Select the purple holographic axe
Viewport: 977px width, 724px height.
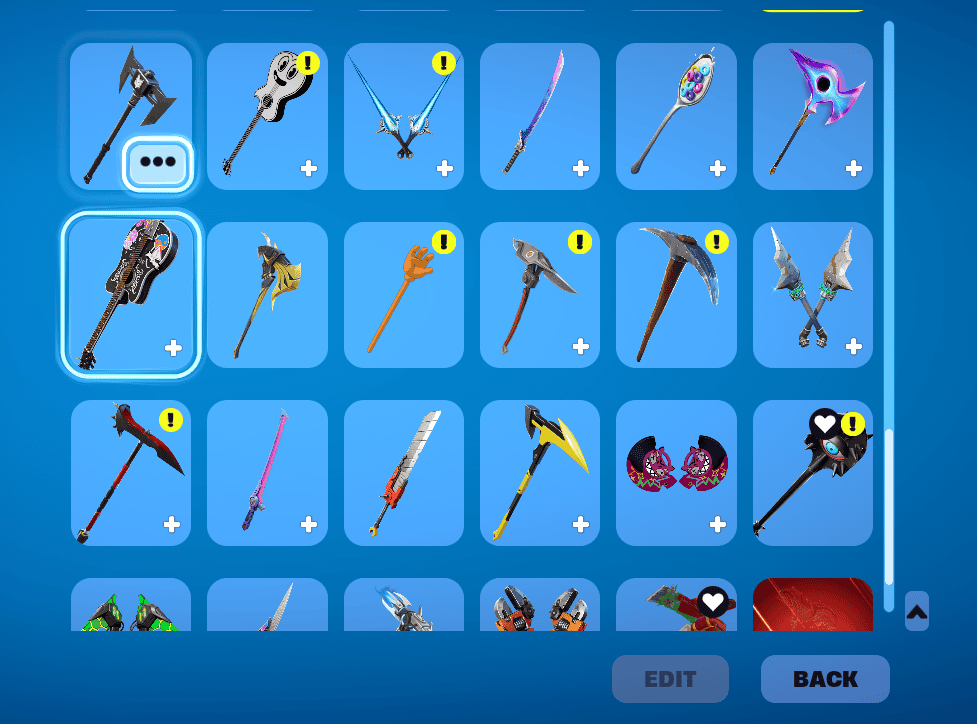pyautogui.click(x=812, y=116)
